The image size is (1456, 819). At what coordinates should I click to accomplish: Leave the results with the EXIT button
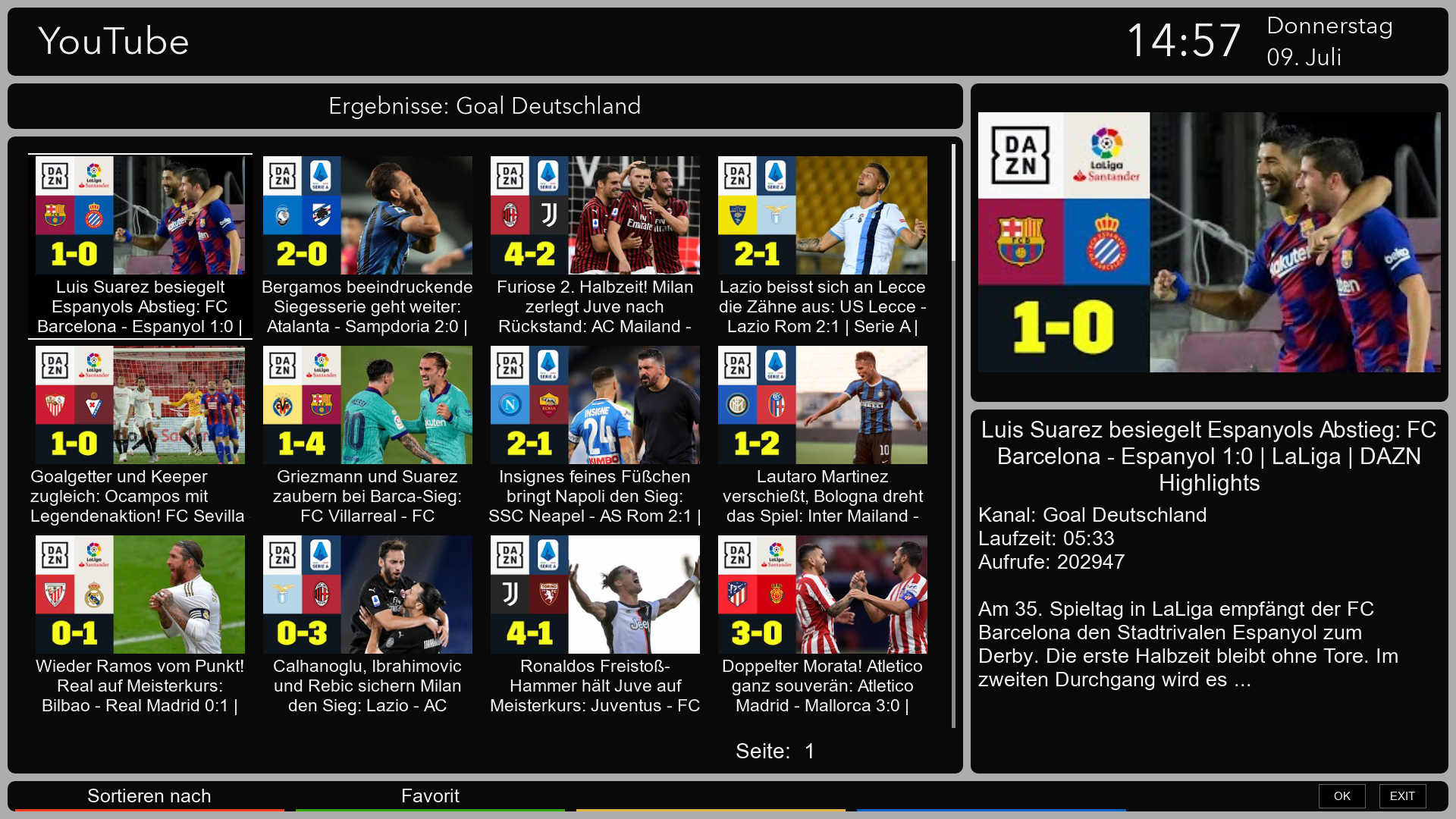[x=1402, y=796]
